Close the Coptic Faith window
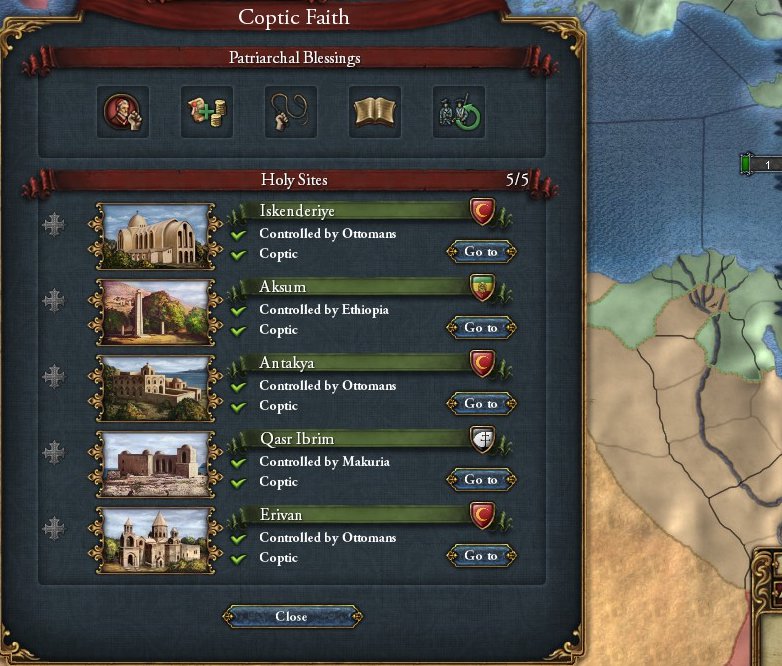Image resolution: width=782 pixels, height=666 pixels. [x=291, y=616]
